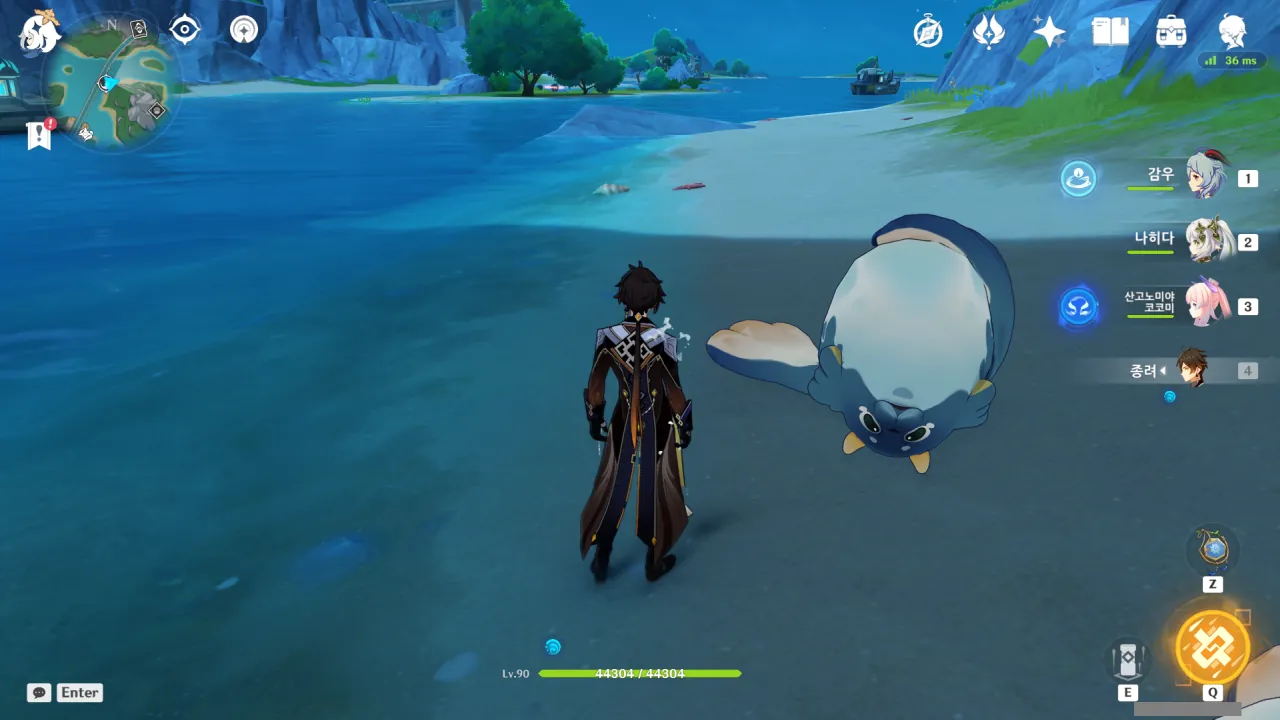The height and width of the screenshot is (720, 1280).
Task: Open the Wish star icon
Action: 1049,32
